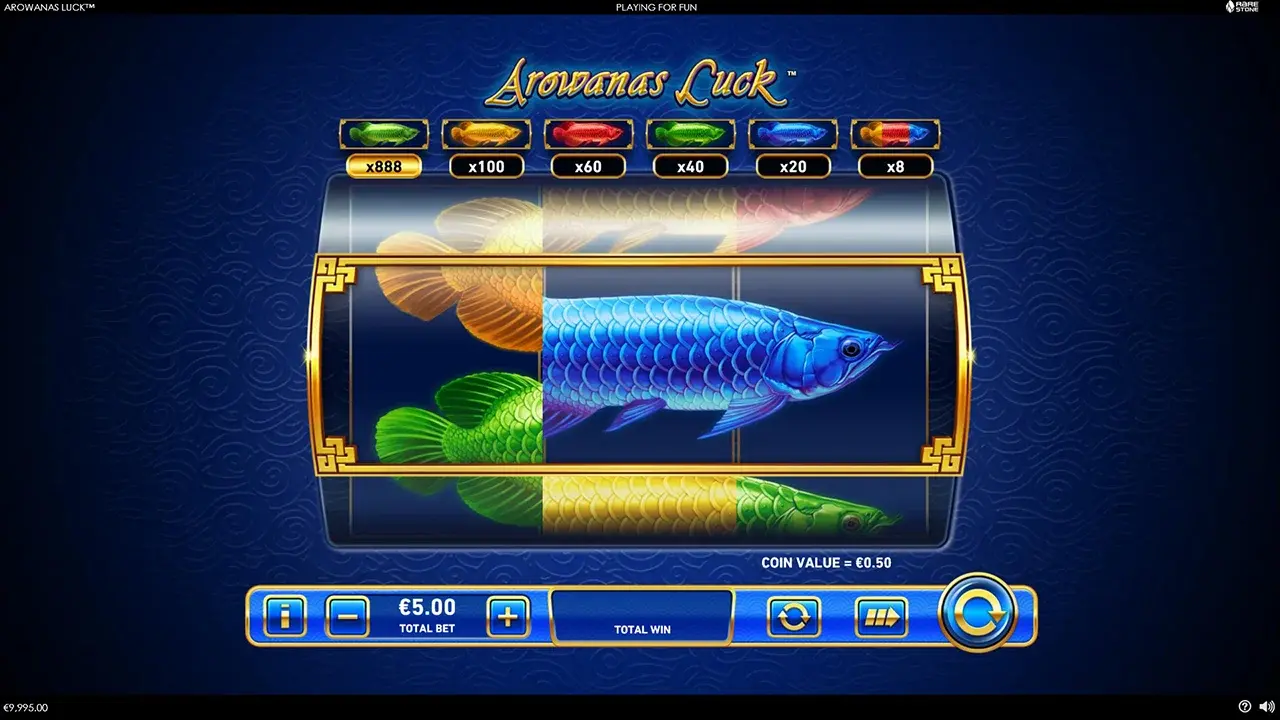The width and height of the screenshot is (1280, 720).
Task: Increase the total bet with plus
Action: [x=511, y=614]
